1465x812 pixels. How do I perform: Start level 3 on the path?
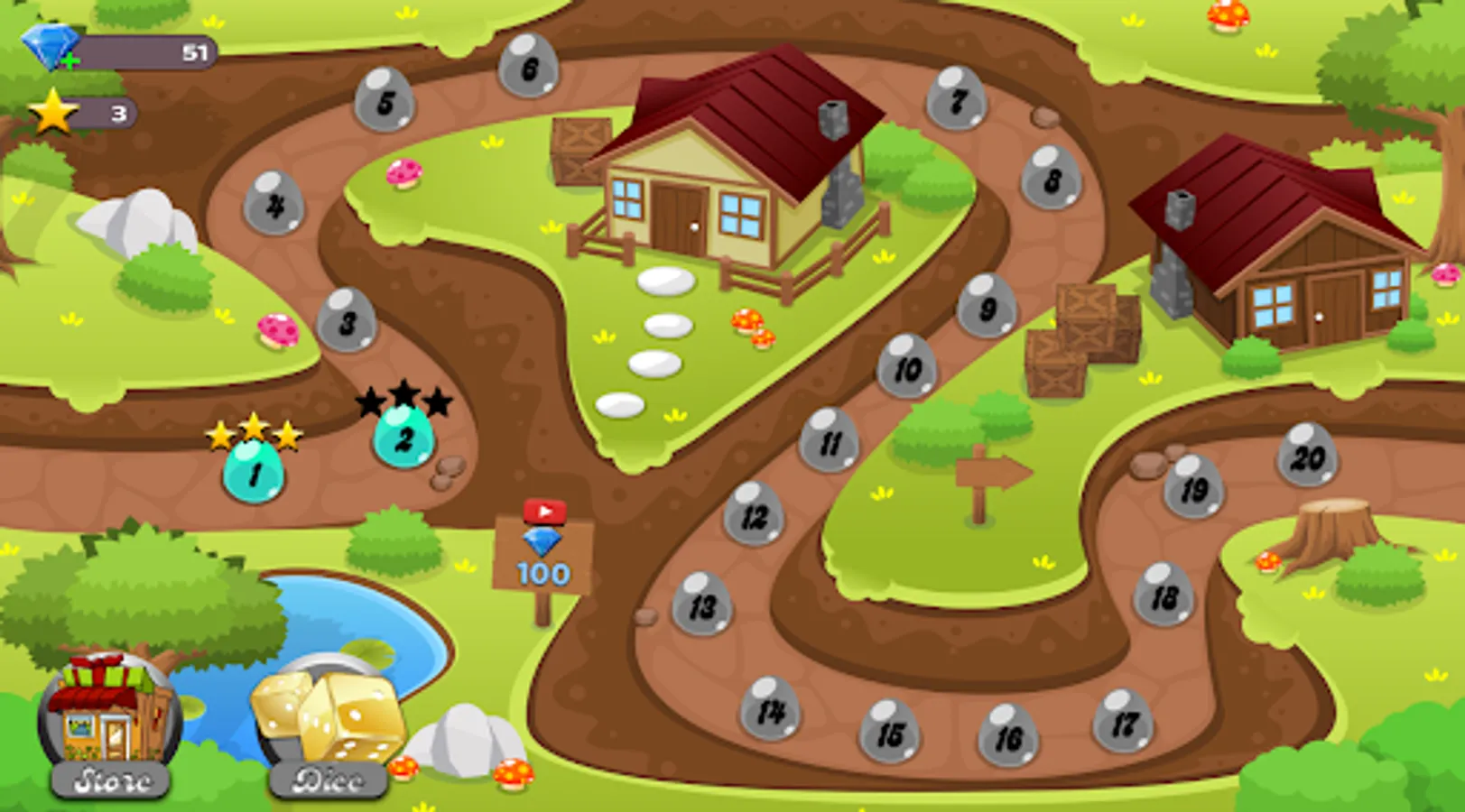[x=346, y=318]
